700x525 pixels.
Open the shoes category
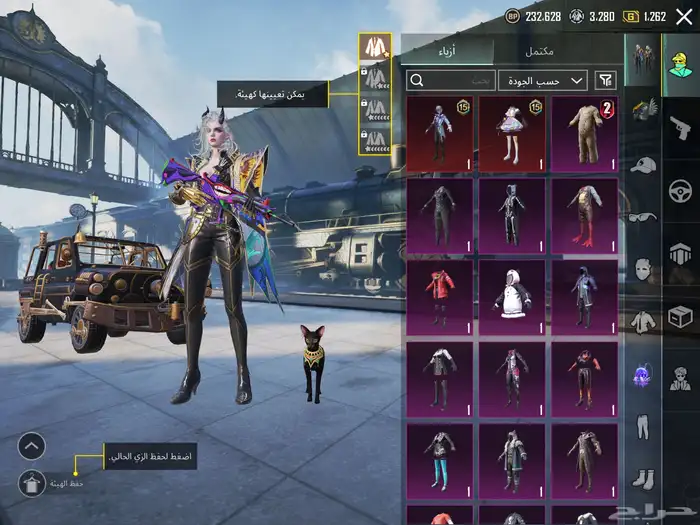click(643, 479)
